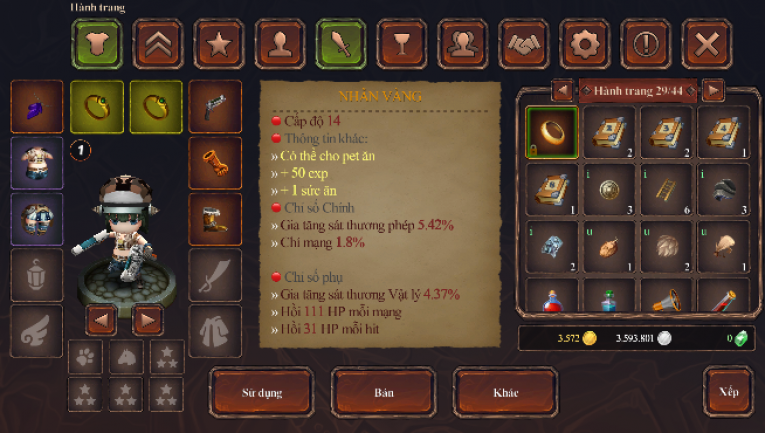The height and width of the screenshot is (433, 765).
Task: Click the Sử dụng (Use) button
Action: tap(262, 392)
